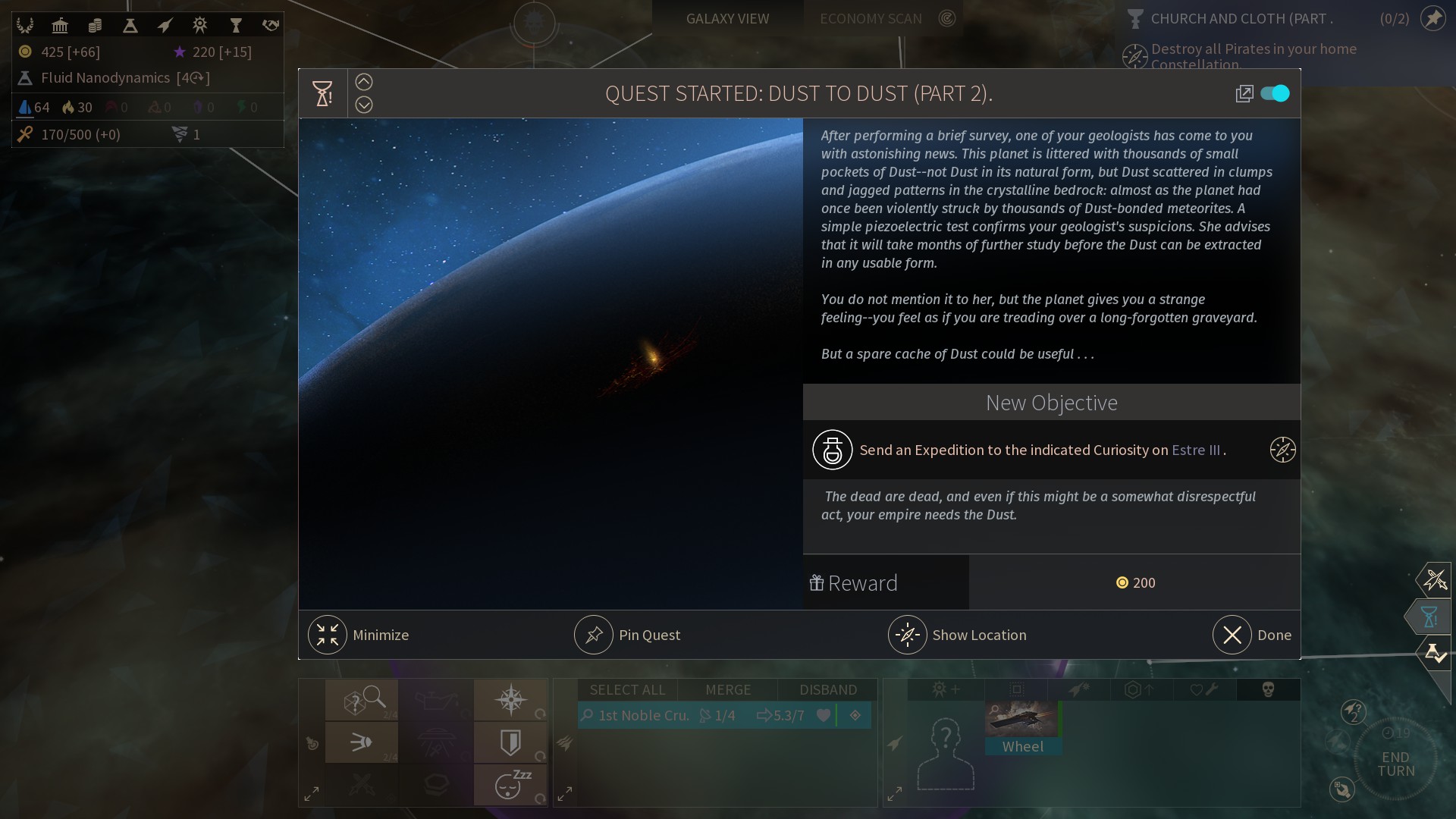Open the Economy Scan view
The width and height of the screenshot is (1456, 819).
pos(871,18)
